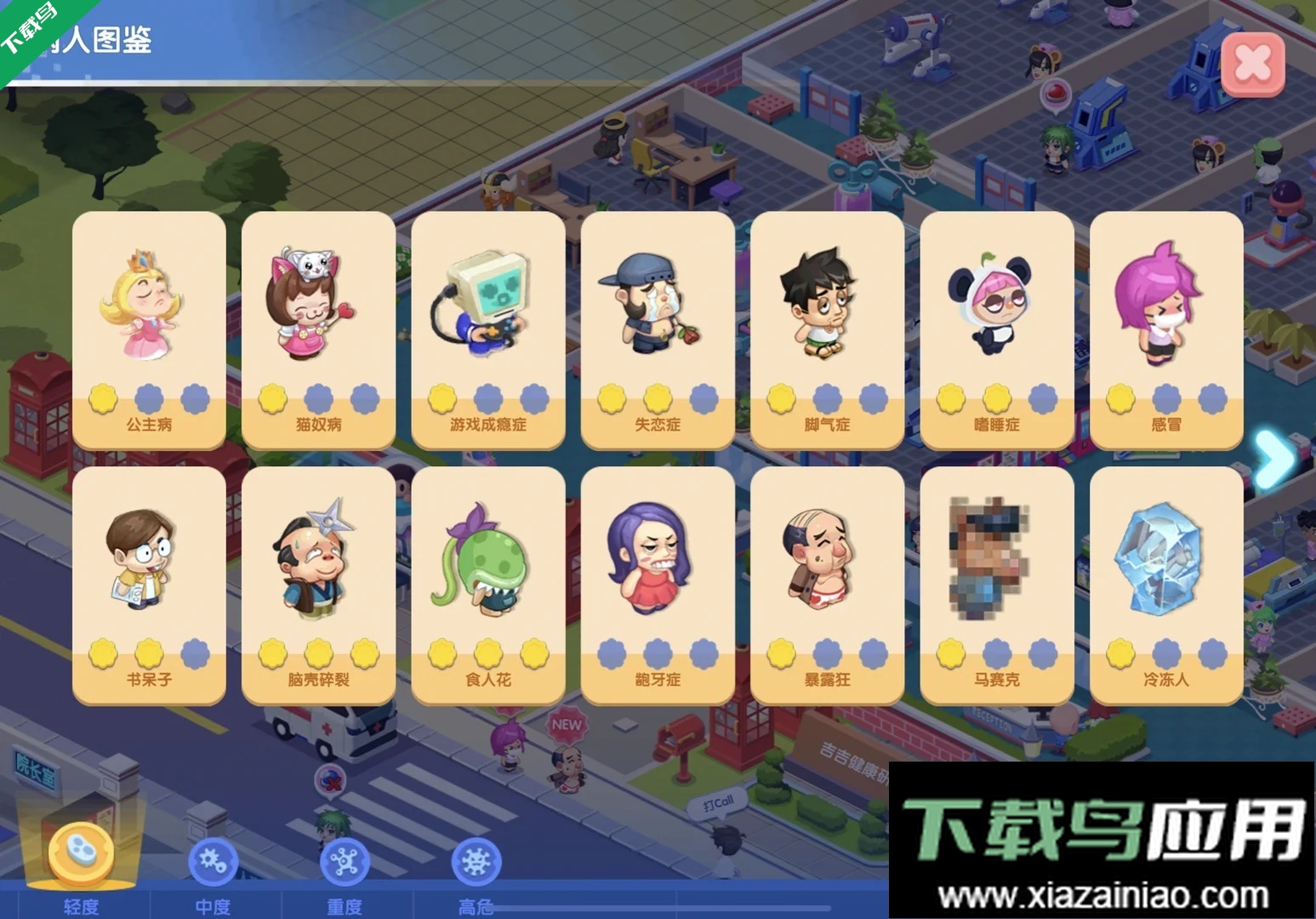The width and height of the screenshot is (1316, 919).
Task: Click the 打Call speech bubble
Action: (719, 800)
